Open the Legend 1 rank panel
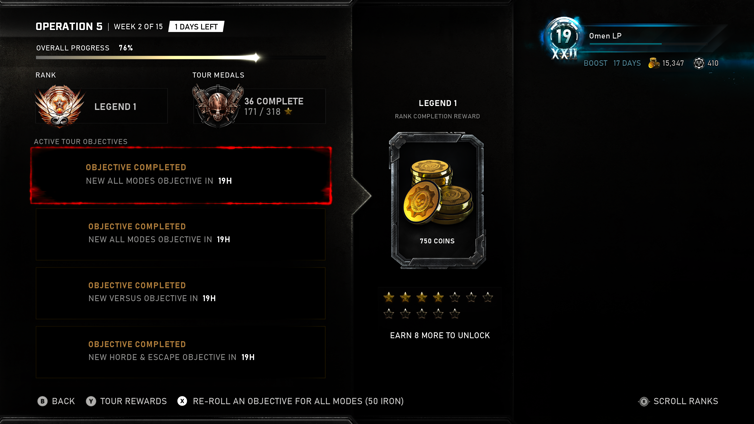This screenshot has height=424, width=754. coord(100,107)
